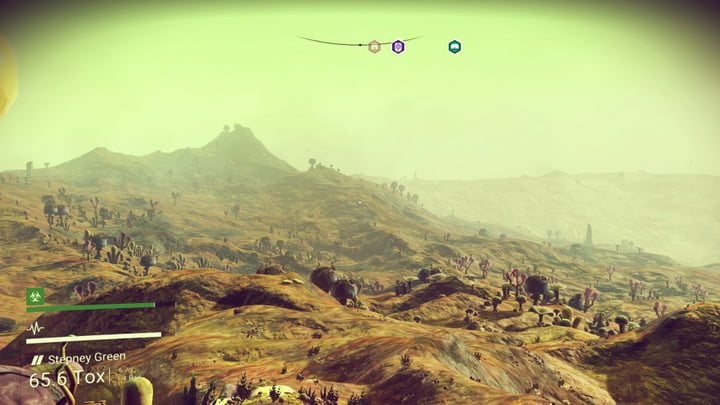
Task: Select the teal hexagon compass marker
Action: click(454, 46)
